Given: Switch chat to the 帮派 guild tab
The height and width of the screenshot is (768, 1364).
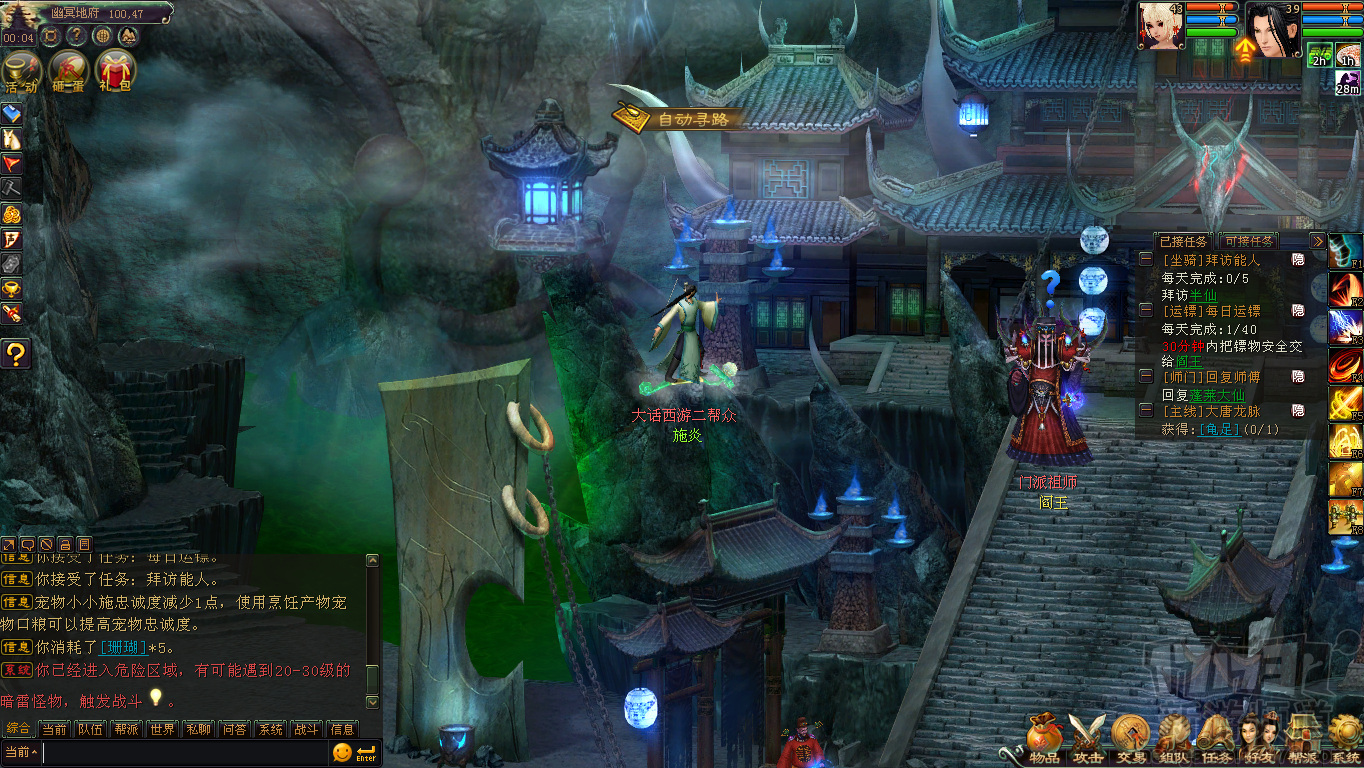Looking at the screenshot, I should point(126,729).
